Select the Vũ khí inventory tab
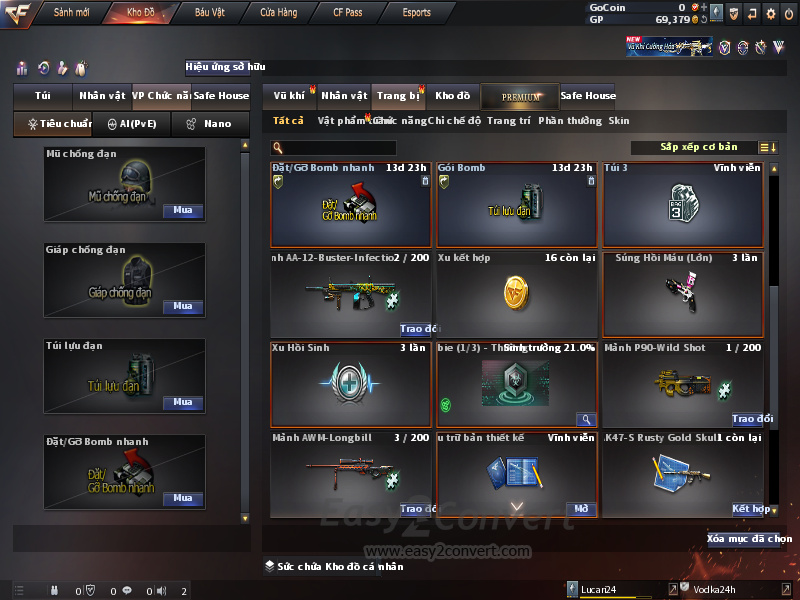800x600 pixels. (x=289, y=96)
